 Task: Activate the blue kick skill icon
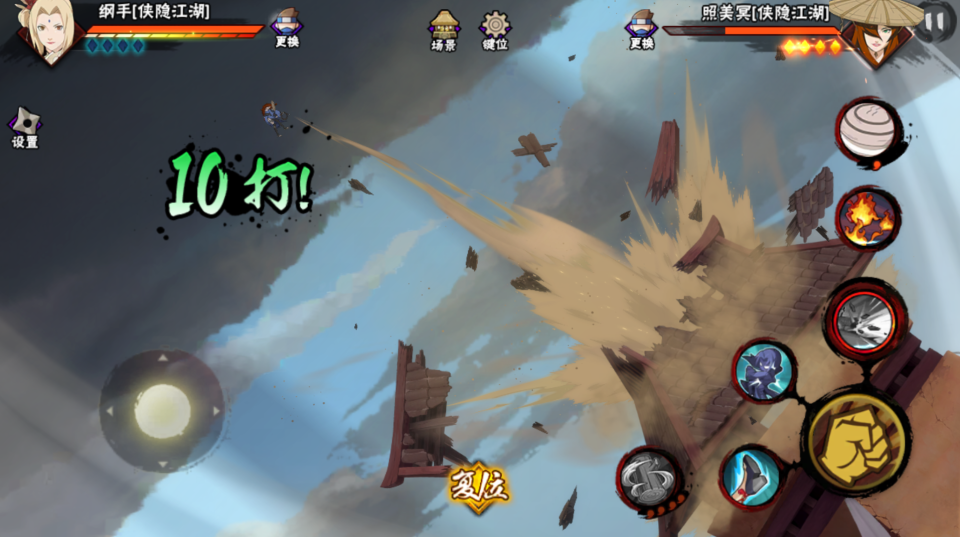pos(752,476)
